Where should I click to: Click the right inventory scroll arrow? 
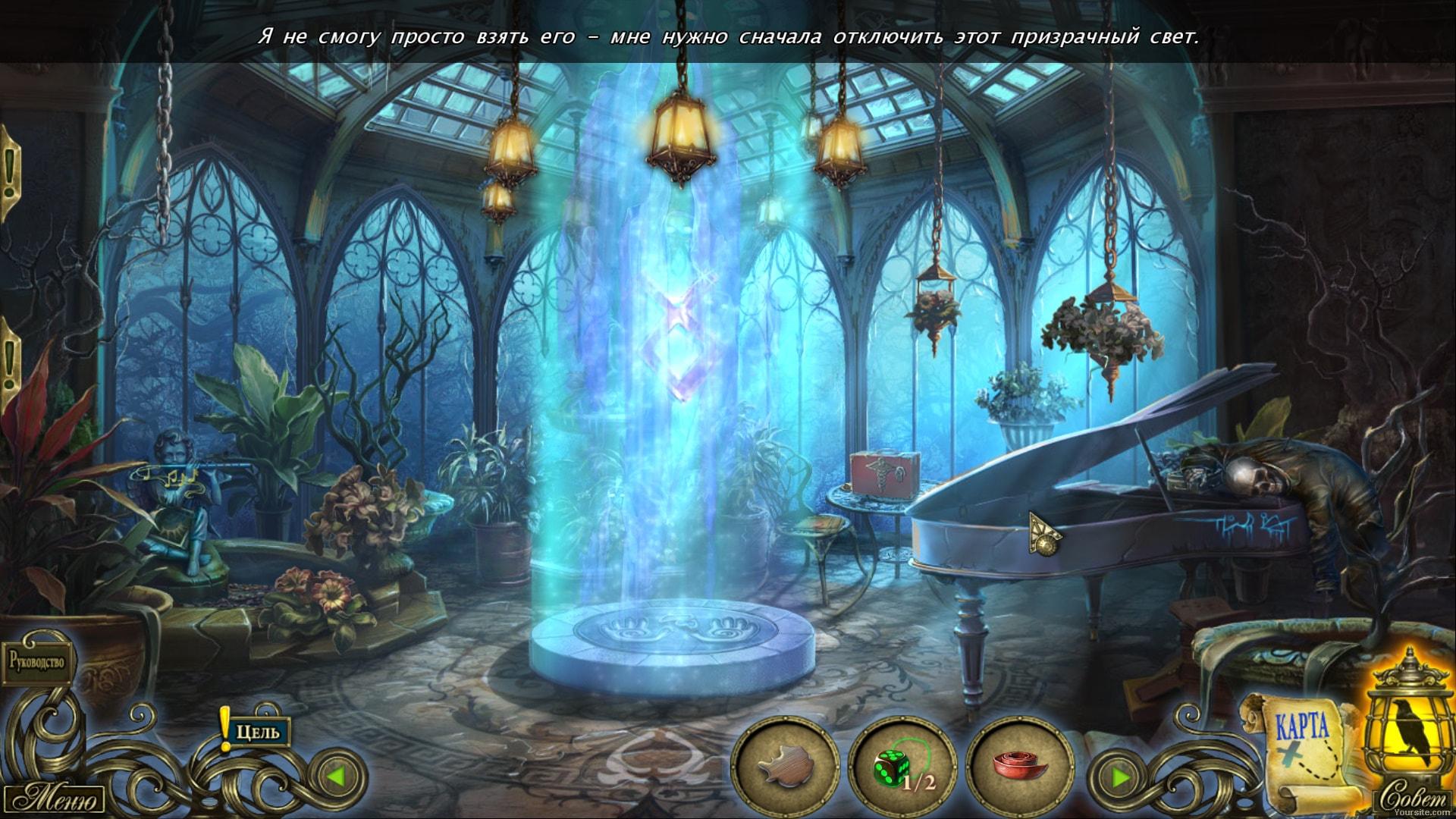pos(1120,777)
